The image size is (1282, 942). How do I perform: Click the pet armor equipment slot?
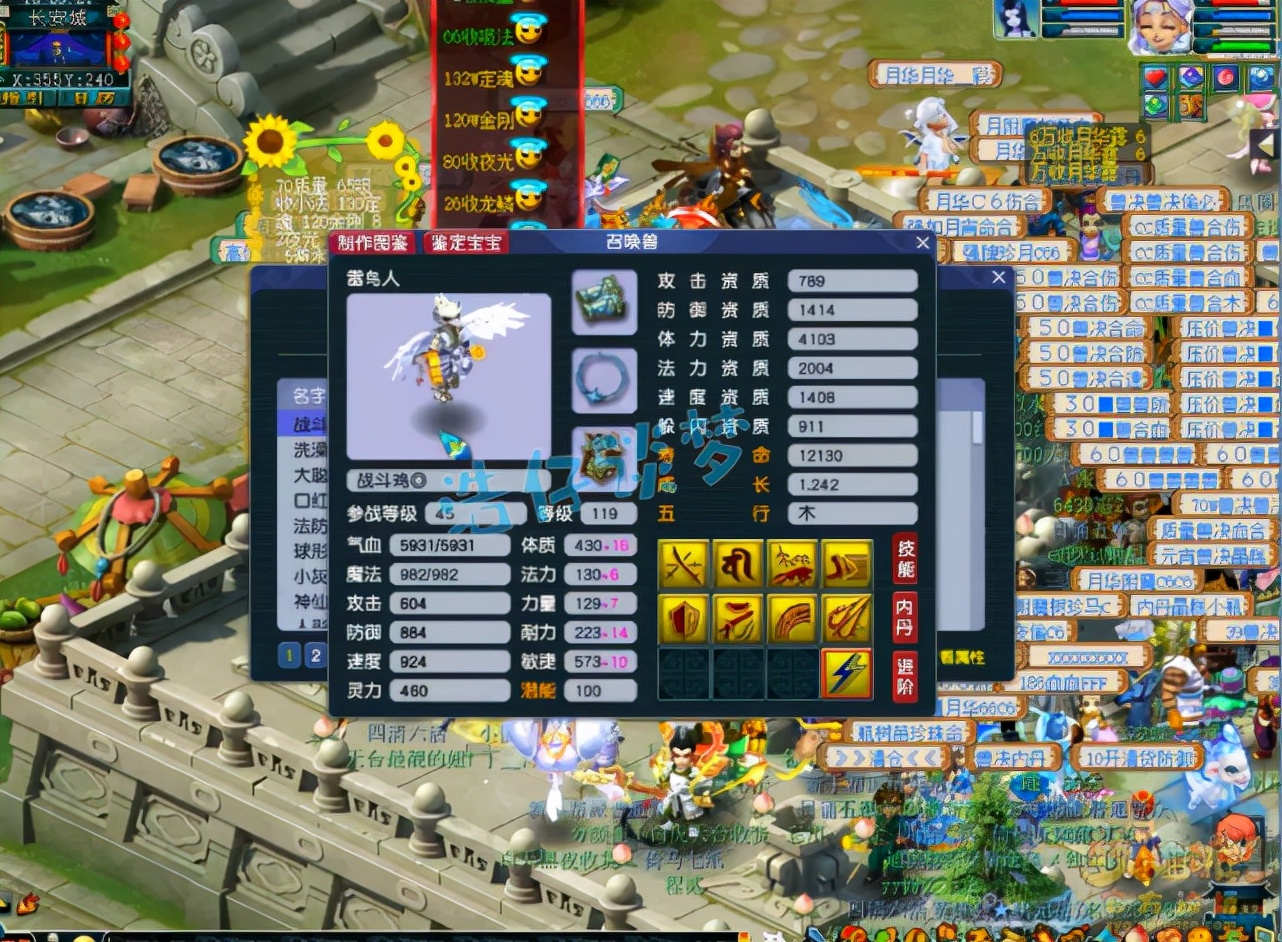tap(604, 302)
